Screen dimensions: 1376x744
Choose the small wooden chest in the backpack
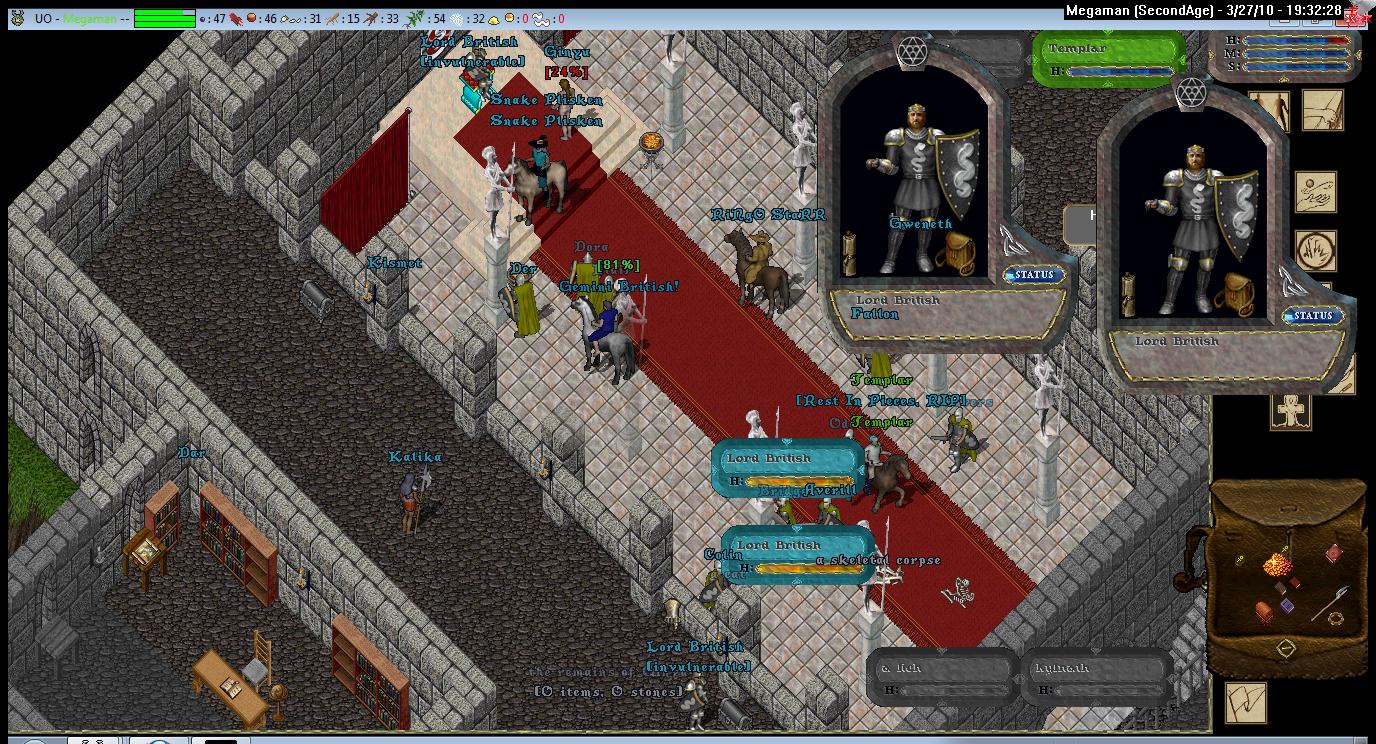pos(1265,611)
